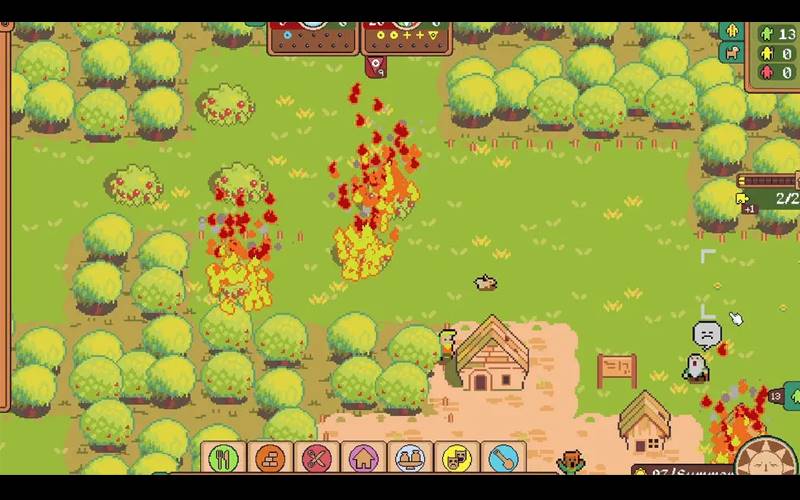Open the pottery jars category

[409, 458]
